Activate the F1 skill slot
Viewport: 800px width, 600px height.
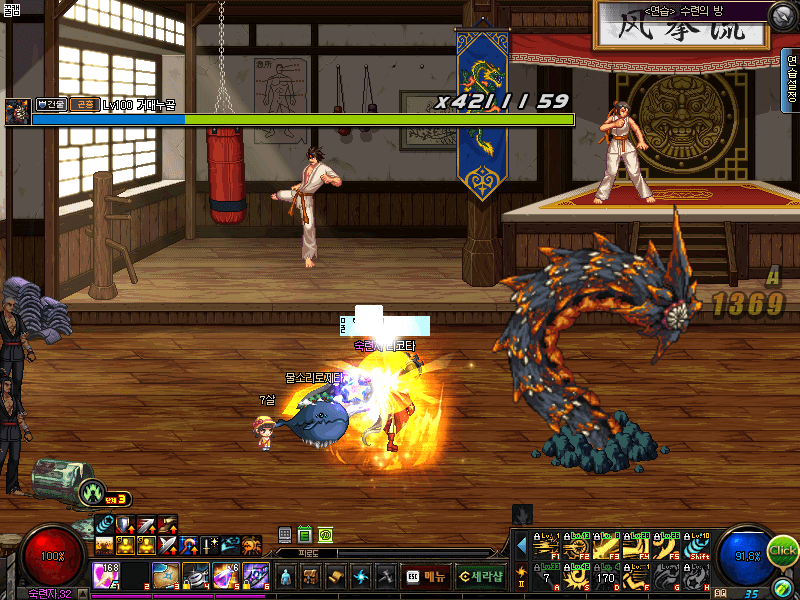(545, 545)
